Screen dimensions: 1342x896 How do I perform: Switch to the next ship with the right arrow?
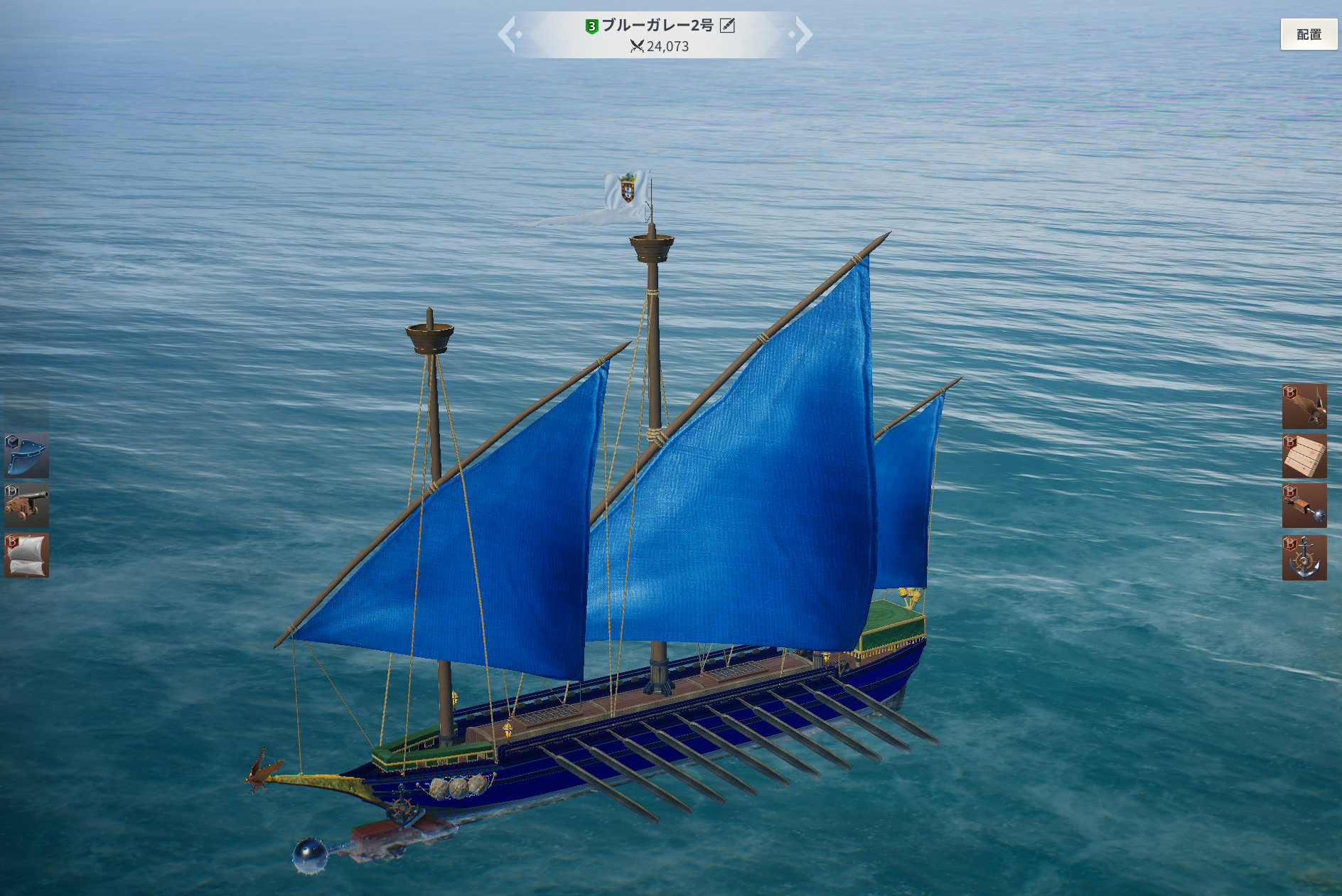802,34
